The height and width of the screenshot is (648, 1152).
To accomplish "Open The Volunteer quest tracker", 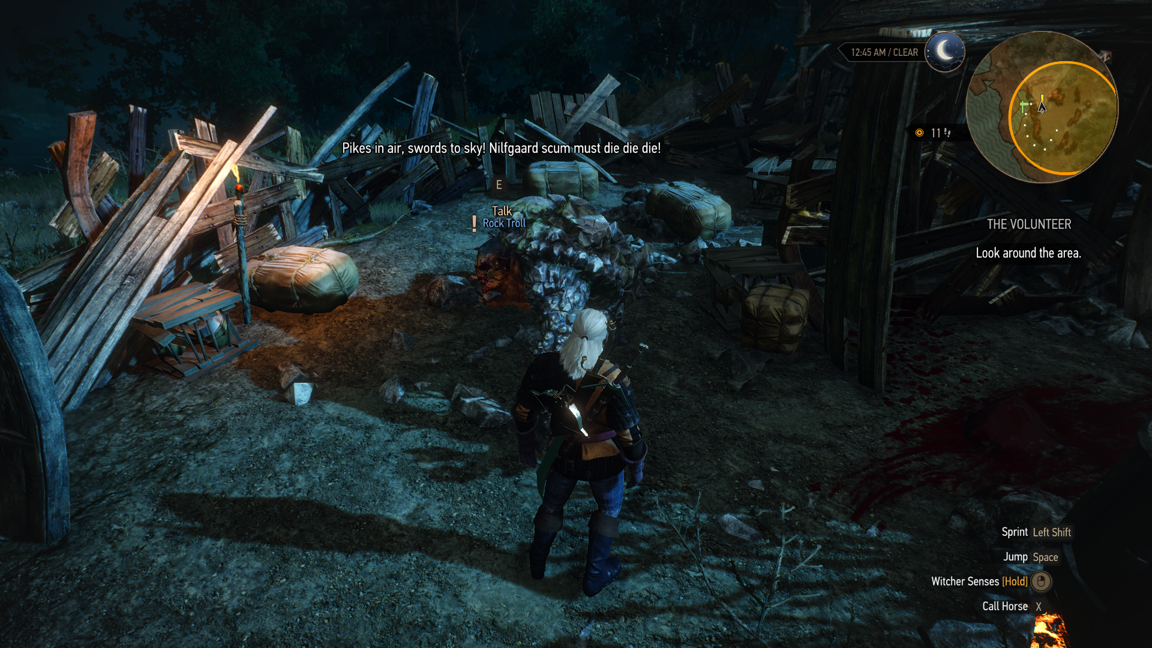I will [1028, 225].
